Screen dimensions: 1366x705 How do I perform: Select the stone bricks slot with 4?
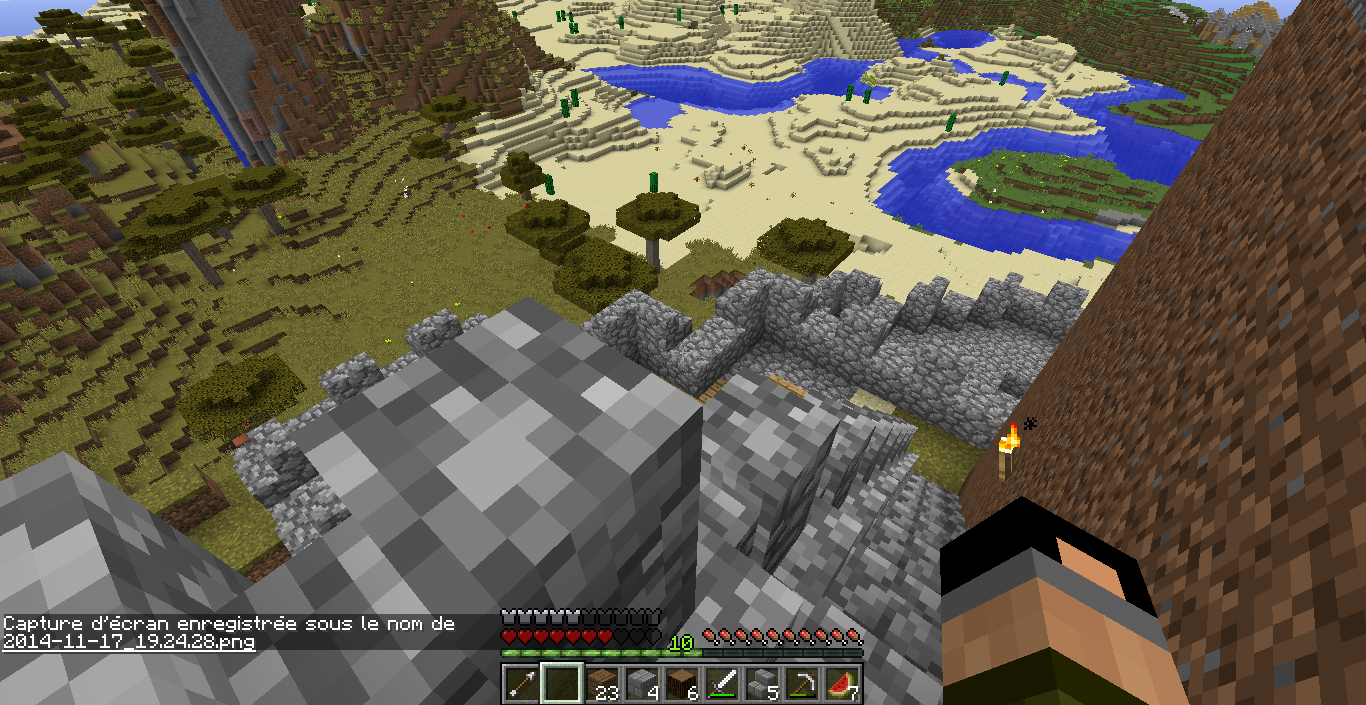click(641, 684)
